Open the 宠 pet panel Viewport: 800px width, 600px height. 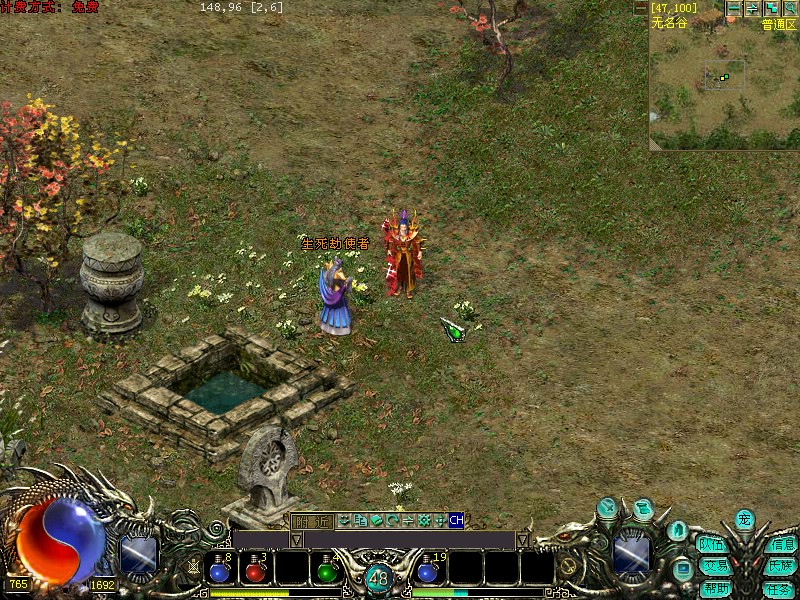[744, 520]
